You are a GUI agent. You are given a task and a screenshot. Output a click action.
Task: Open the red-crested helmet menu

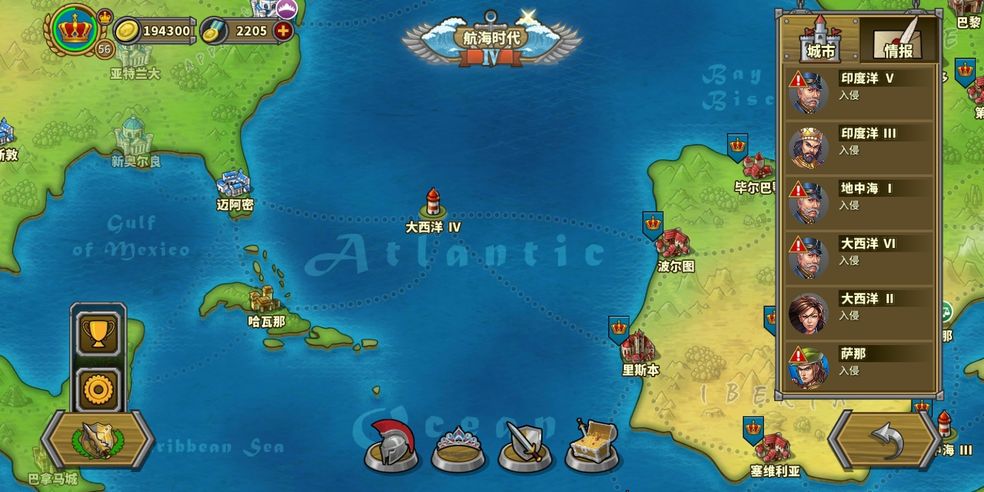[391, 443]
